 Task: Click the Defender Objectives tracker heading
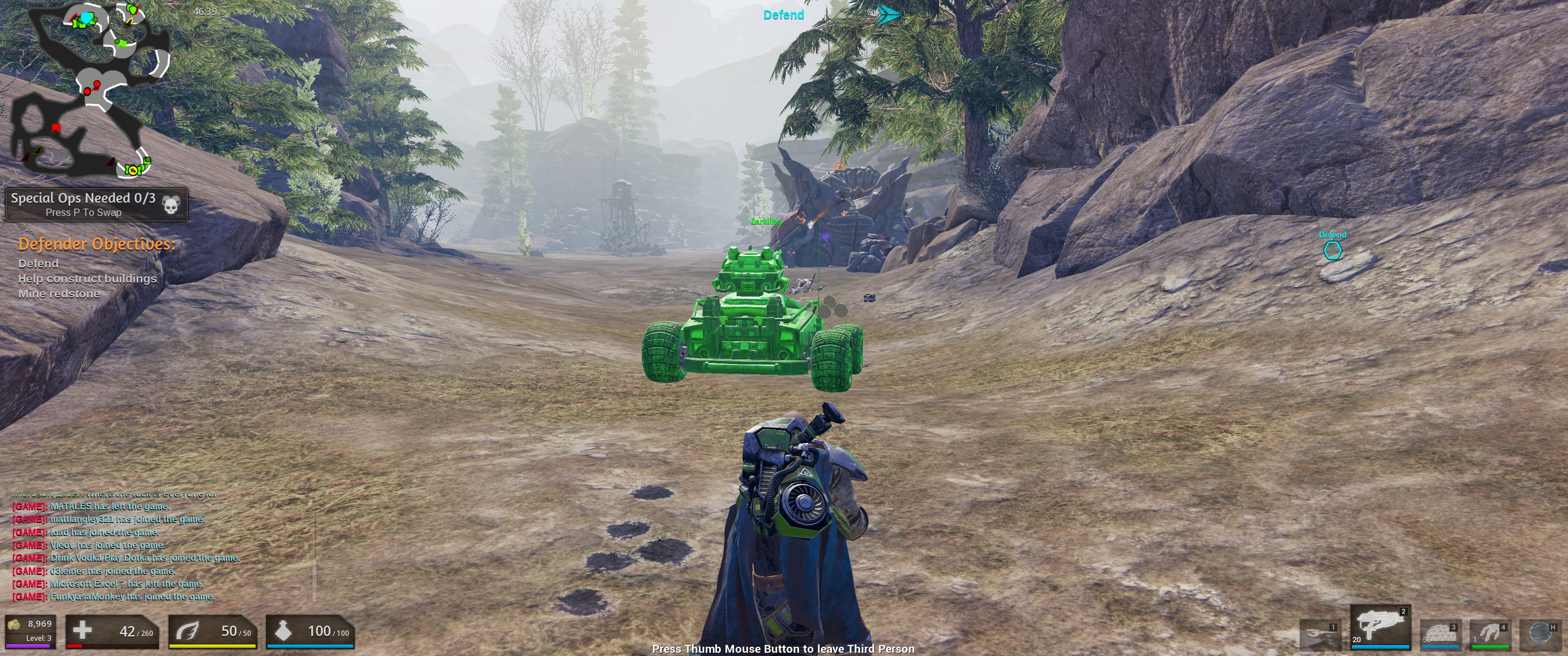[97, 244]
